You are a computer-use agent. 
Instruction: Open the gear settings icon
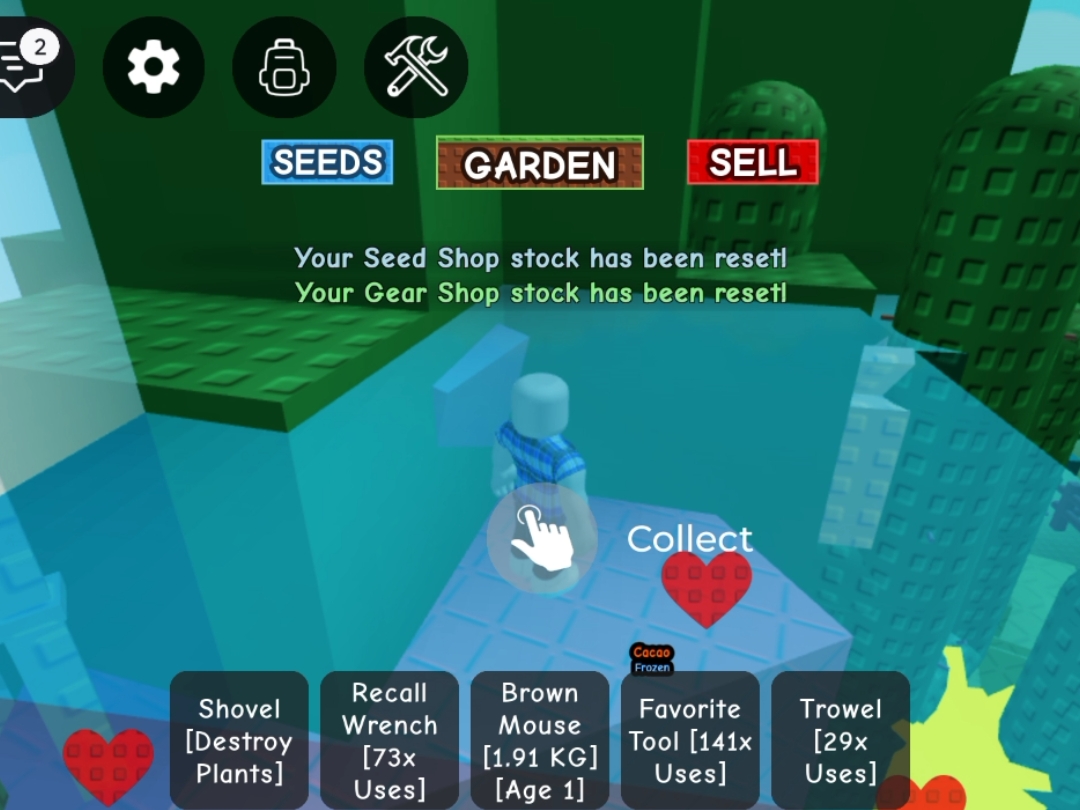pyautogui.click(x=153, y=67)
